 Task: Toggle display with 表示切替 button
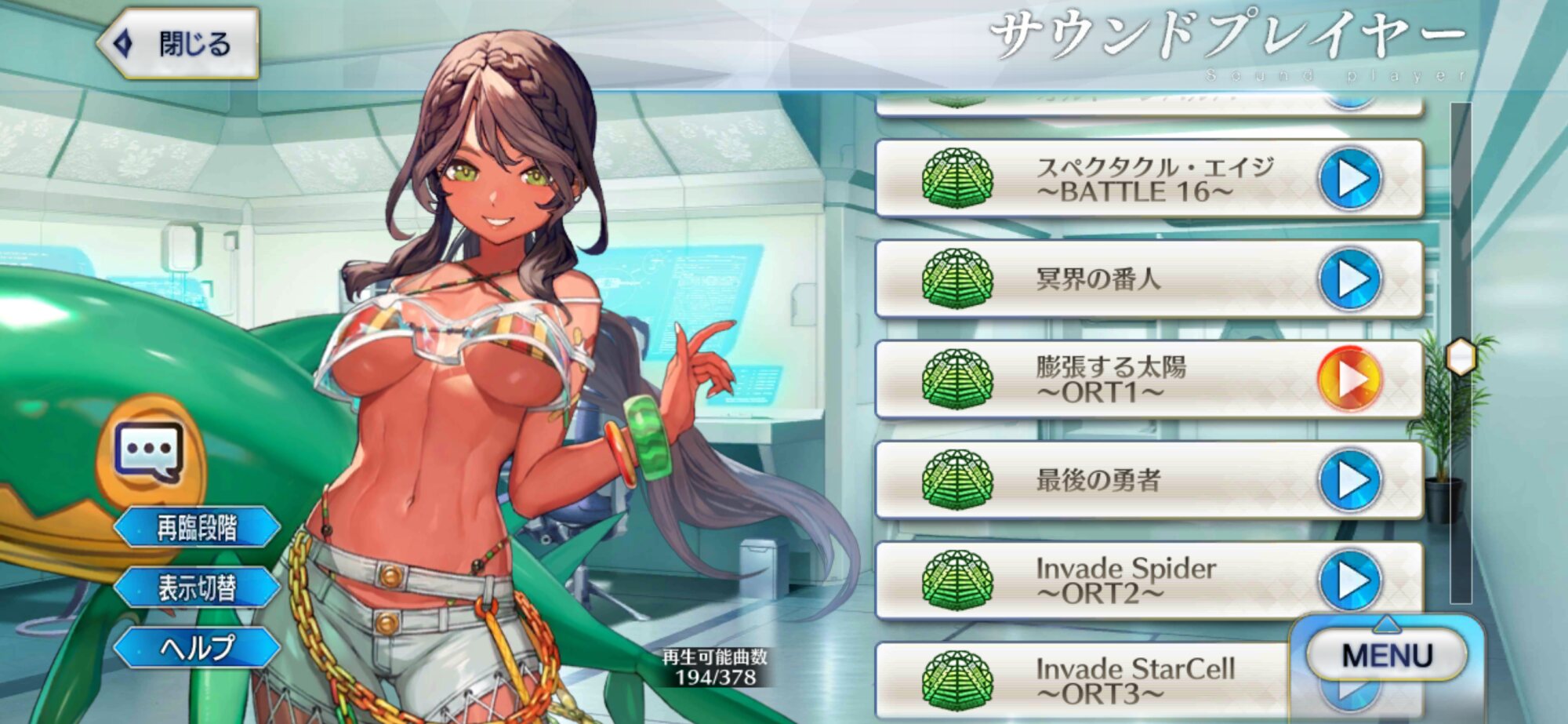[x=197, y=588]
